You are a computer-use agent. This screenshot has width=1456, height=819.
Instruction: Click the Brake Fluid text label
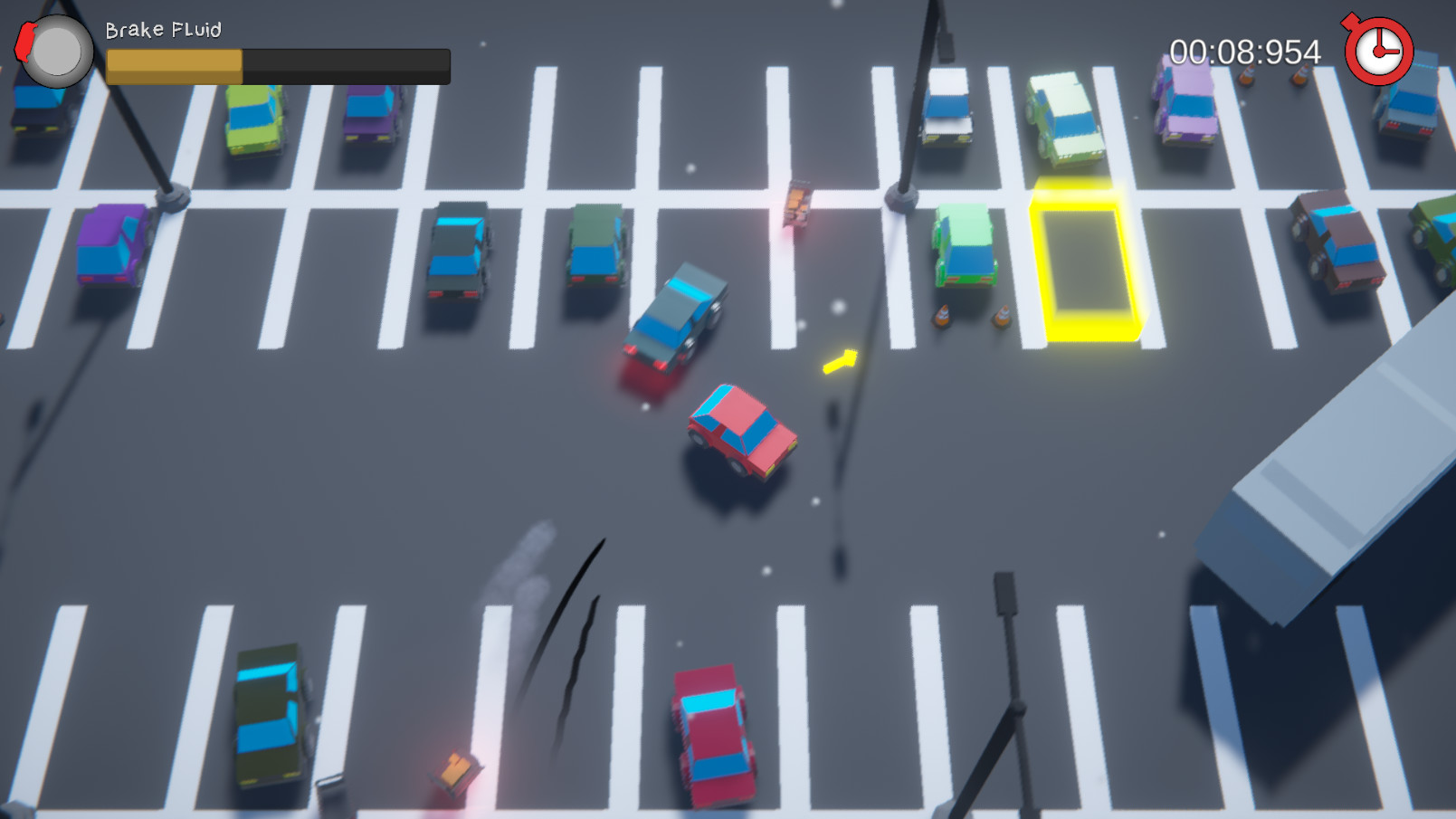click(163, 30)
